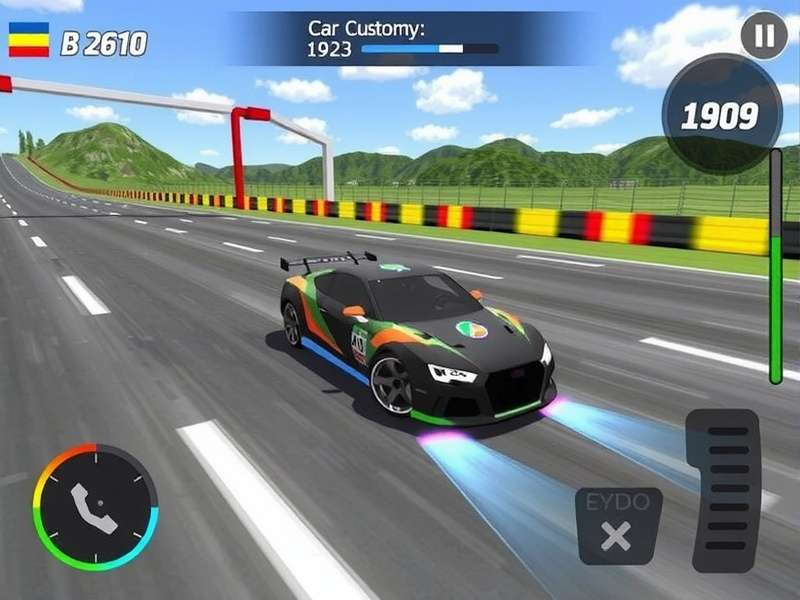Tap the accelerator gas pedal
Screen dimensions: 800x600
click(722, 490)
